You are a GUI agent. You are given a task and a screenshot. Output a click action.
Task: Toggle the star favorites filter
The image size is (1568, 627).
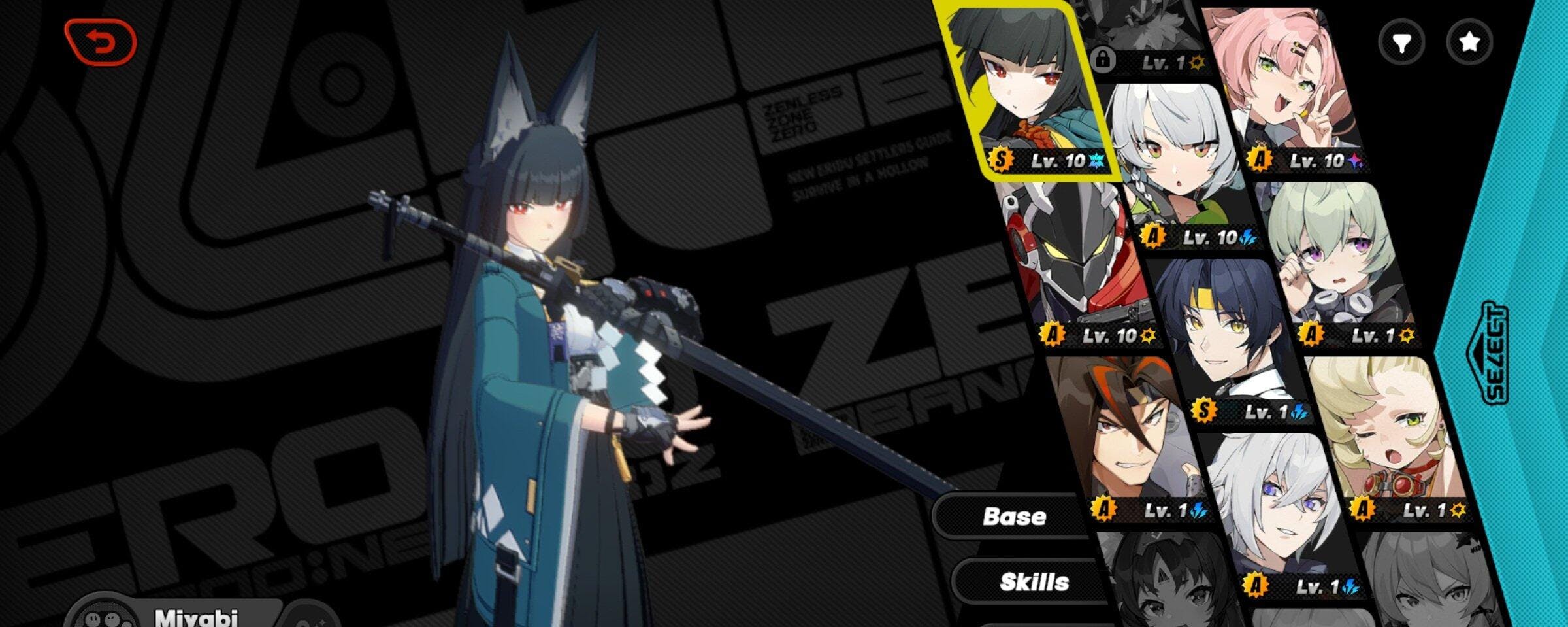1469,42
